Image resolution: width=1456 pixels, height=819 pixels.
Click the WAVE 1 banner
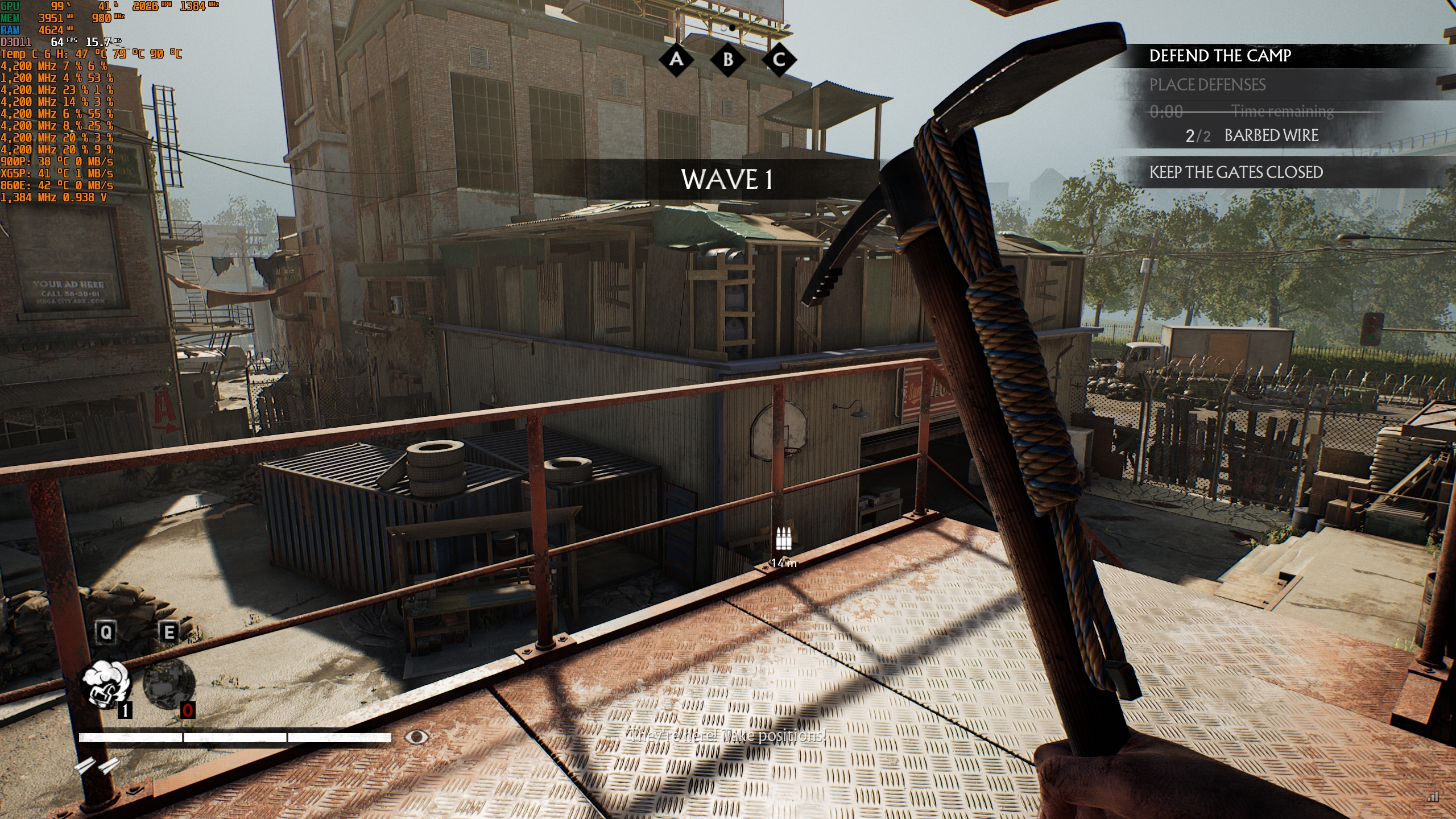[728, 181]
